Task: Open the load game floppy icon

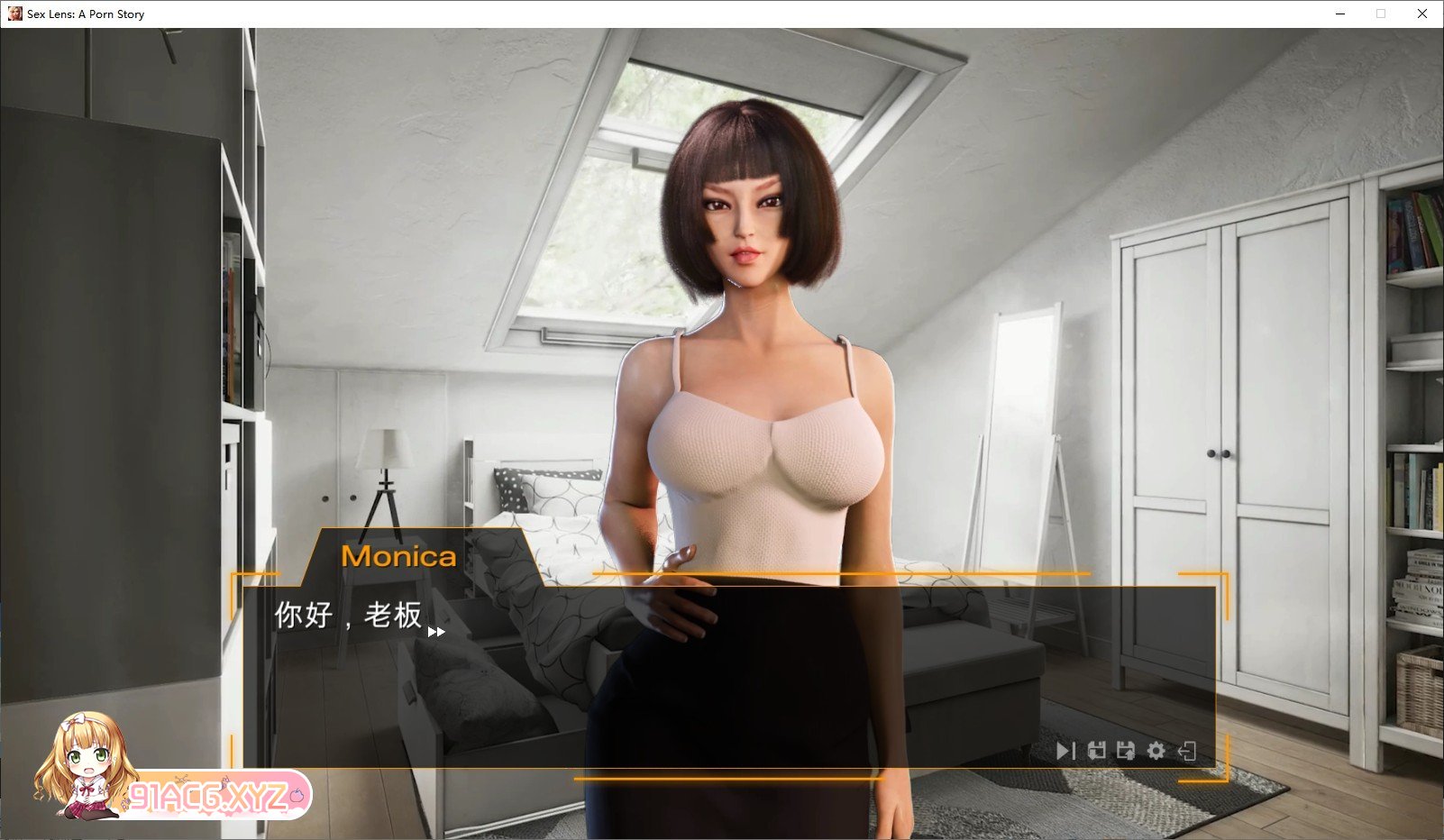Action: coord(1127,749)
